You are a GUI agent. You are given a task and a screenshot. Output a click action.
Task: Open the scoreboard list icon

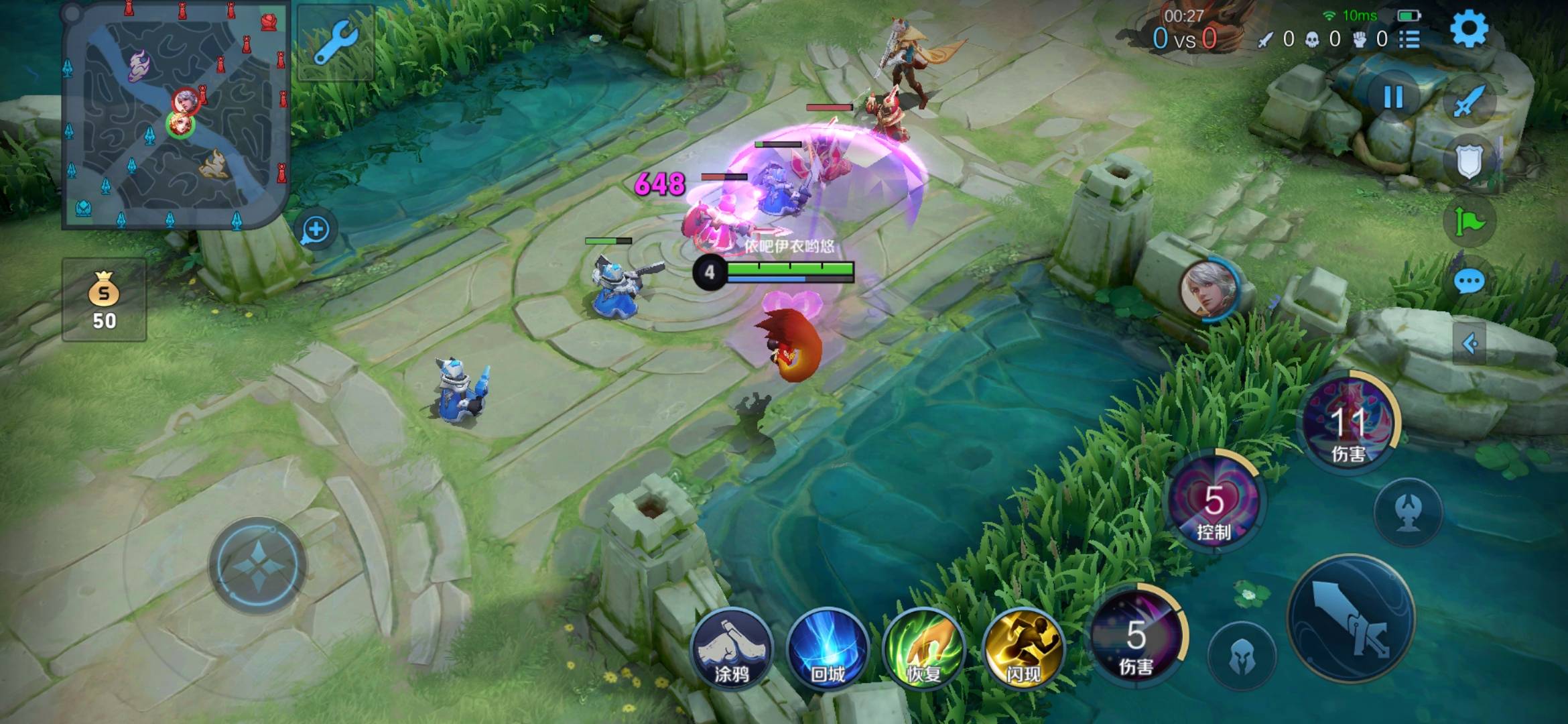point(1409,40)
